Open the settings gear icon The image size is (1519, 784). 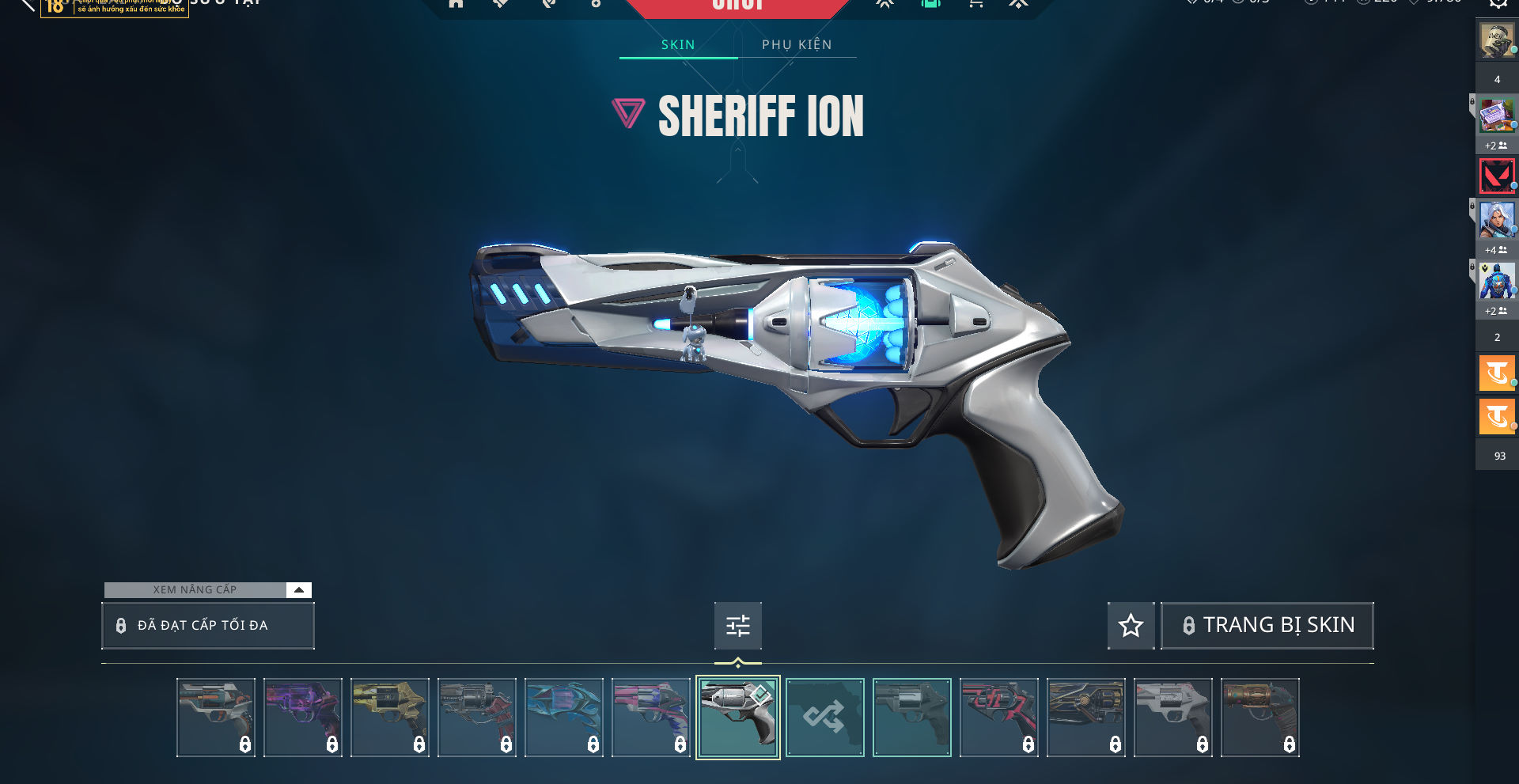tap(1498, 4)
